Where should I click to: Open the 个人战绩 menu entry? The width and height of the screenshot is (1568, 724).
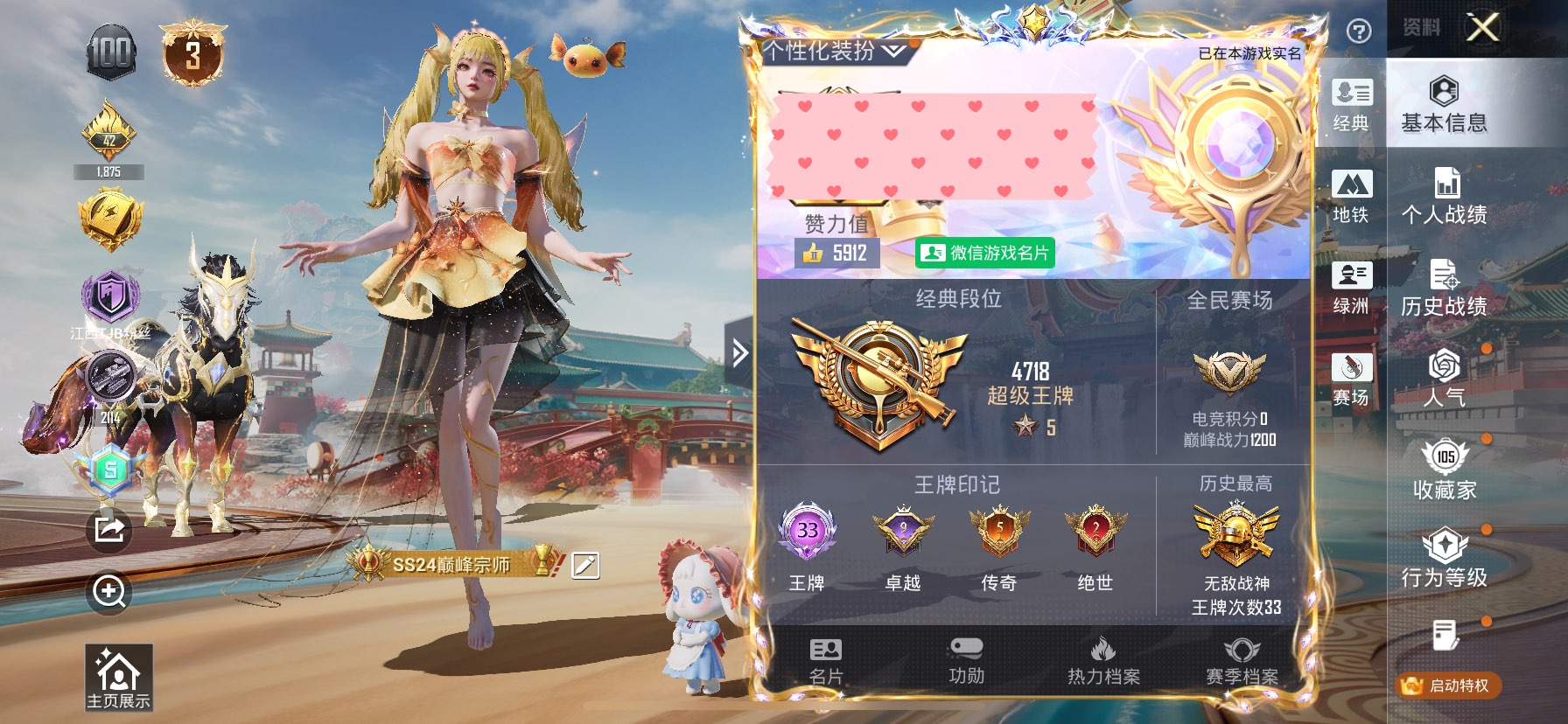pos(1444,196)
